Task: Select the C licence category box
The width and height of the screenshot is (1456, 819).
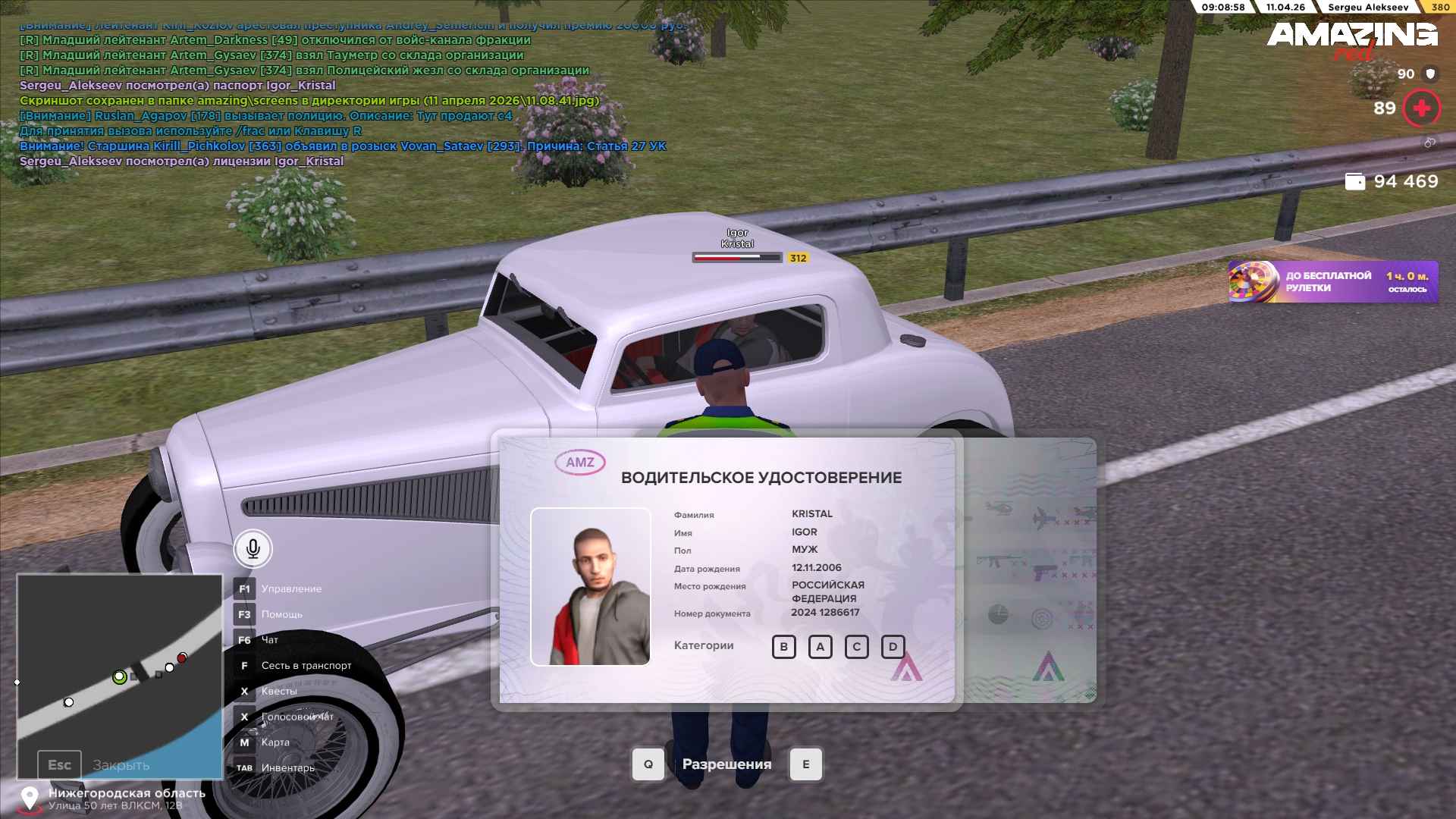Action: (x=856, y=647)
